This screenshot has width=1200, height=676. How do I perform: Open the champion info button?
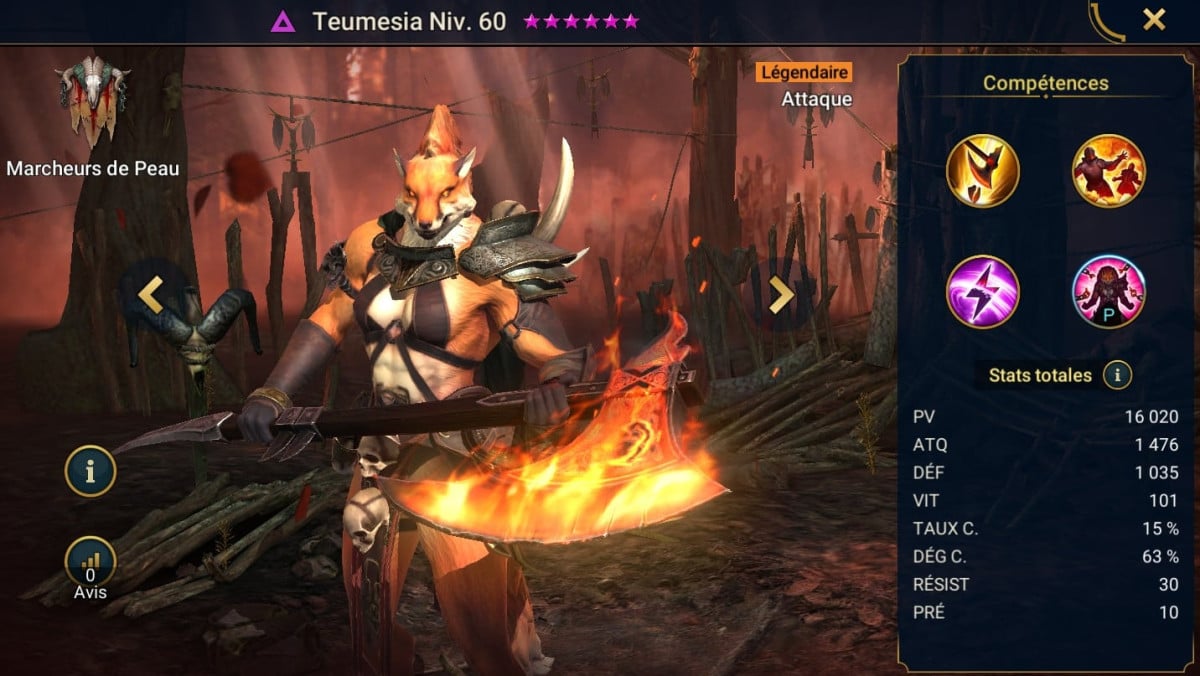[90, 471]
